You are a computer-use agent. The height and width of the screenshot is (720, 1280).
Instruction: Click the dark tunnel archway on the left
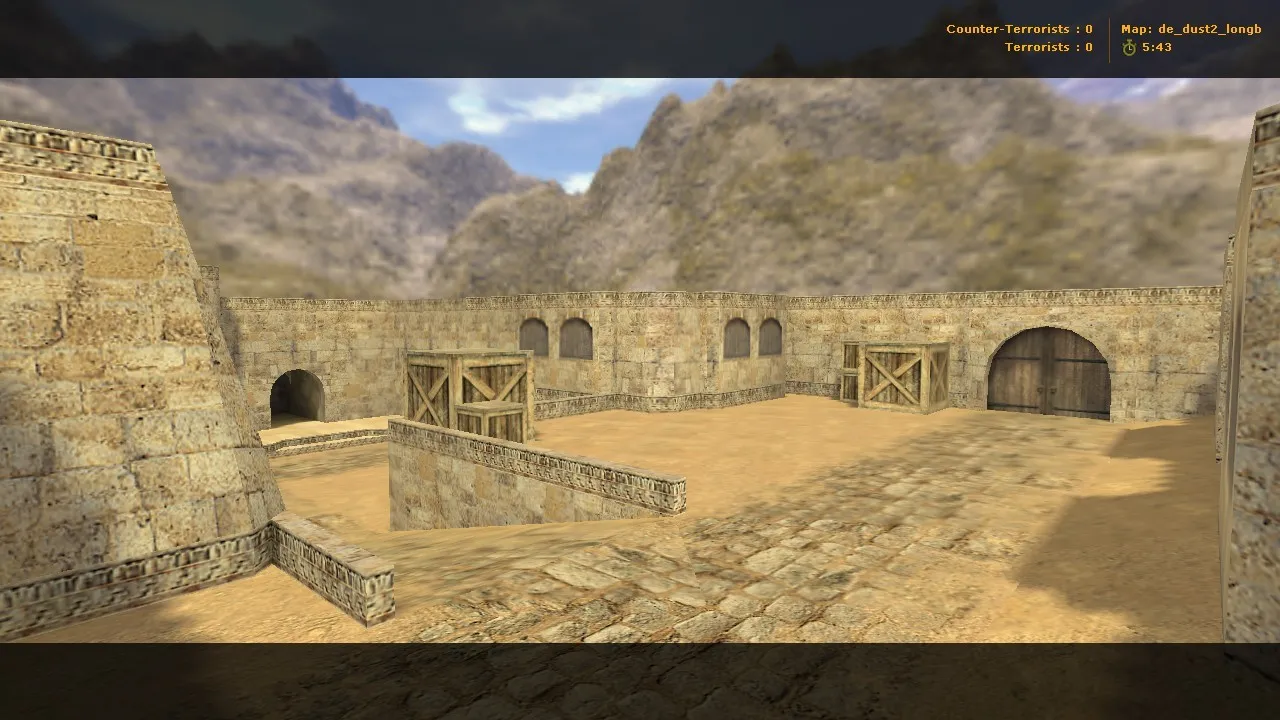pos(295,398)
